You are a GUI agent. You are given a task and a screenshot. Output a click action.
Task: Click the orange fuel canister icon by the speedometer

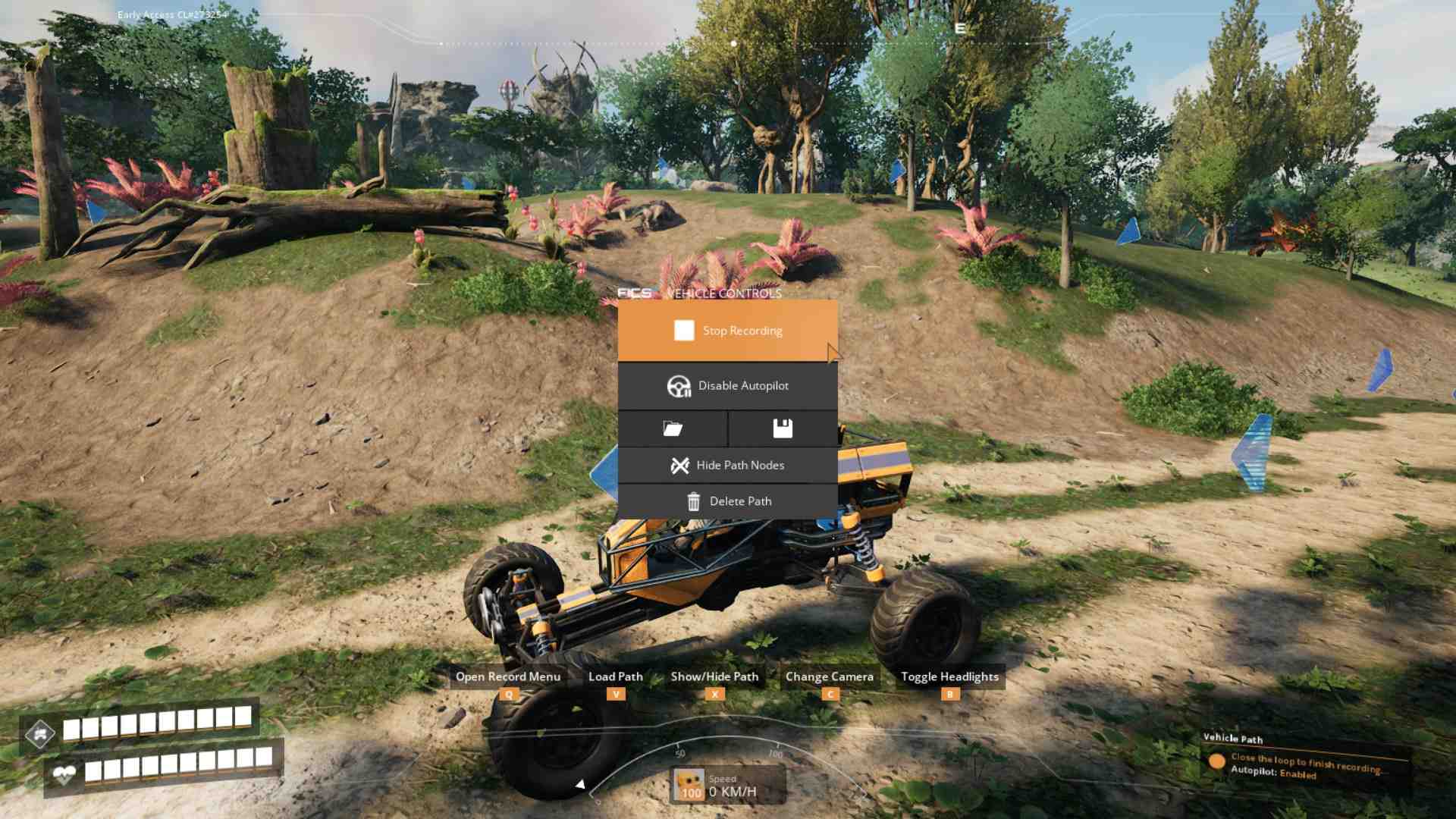pyautogui.click(x=689, y=786)
